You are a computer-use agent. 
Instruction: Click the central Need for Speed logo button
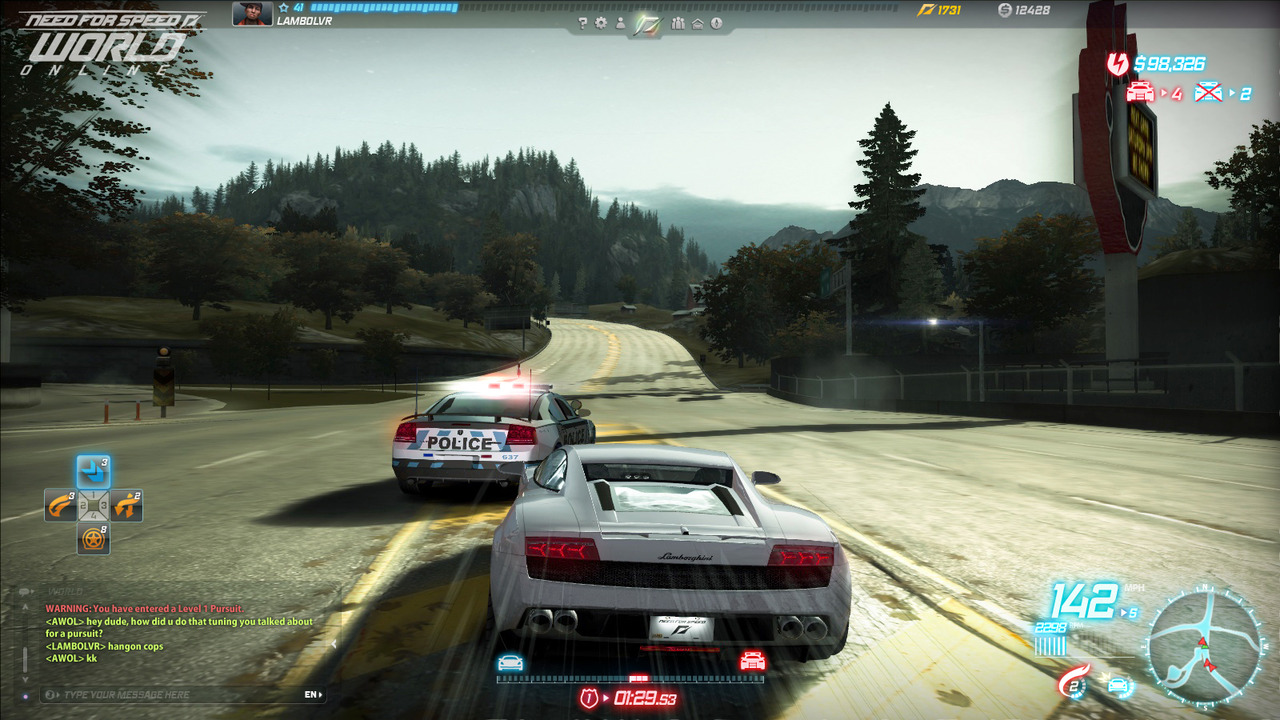pos(648,23)
